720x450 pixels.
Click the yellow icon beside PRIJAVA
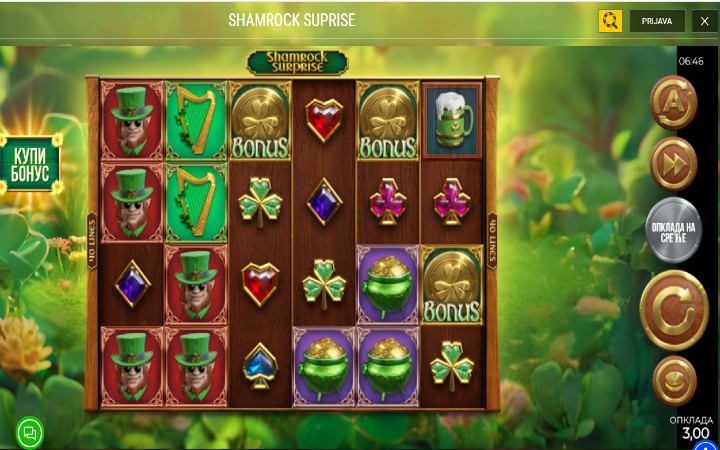coord(610,21)
